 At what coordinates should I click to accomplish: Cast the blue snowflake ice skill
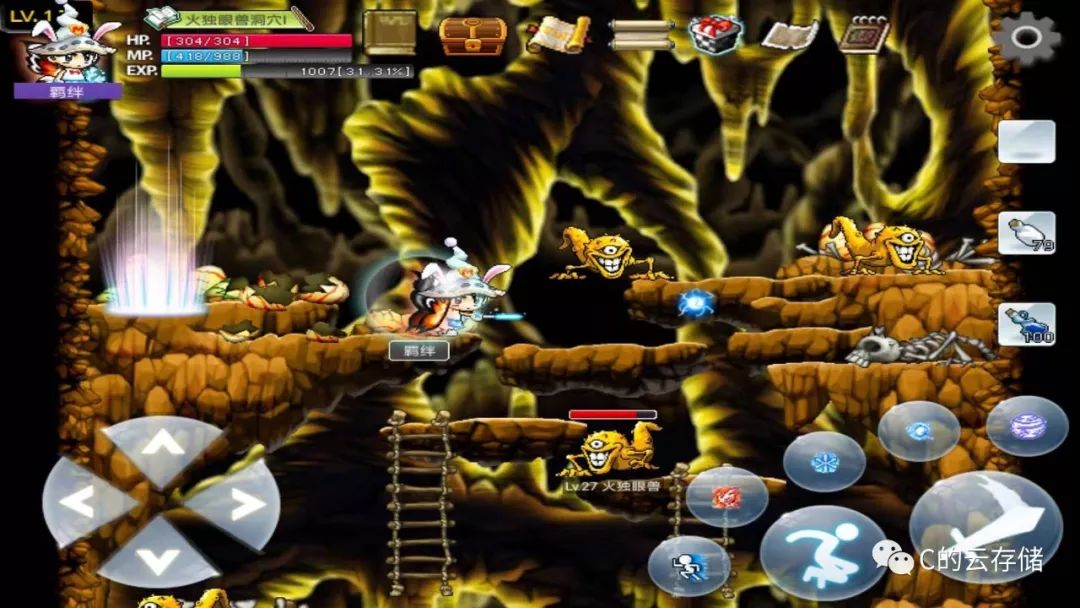824,462
